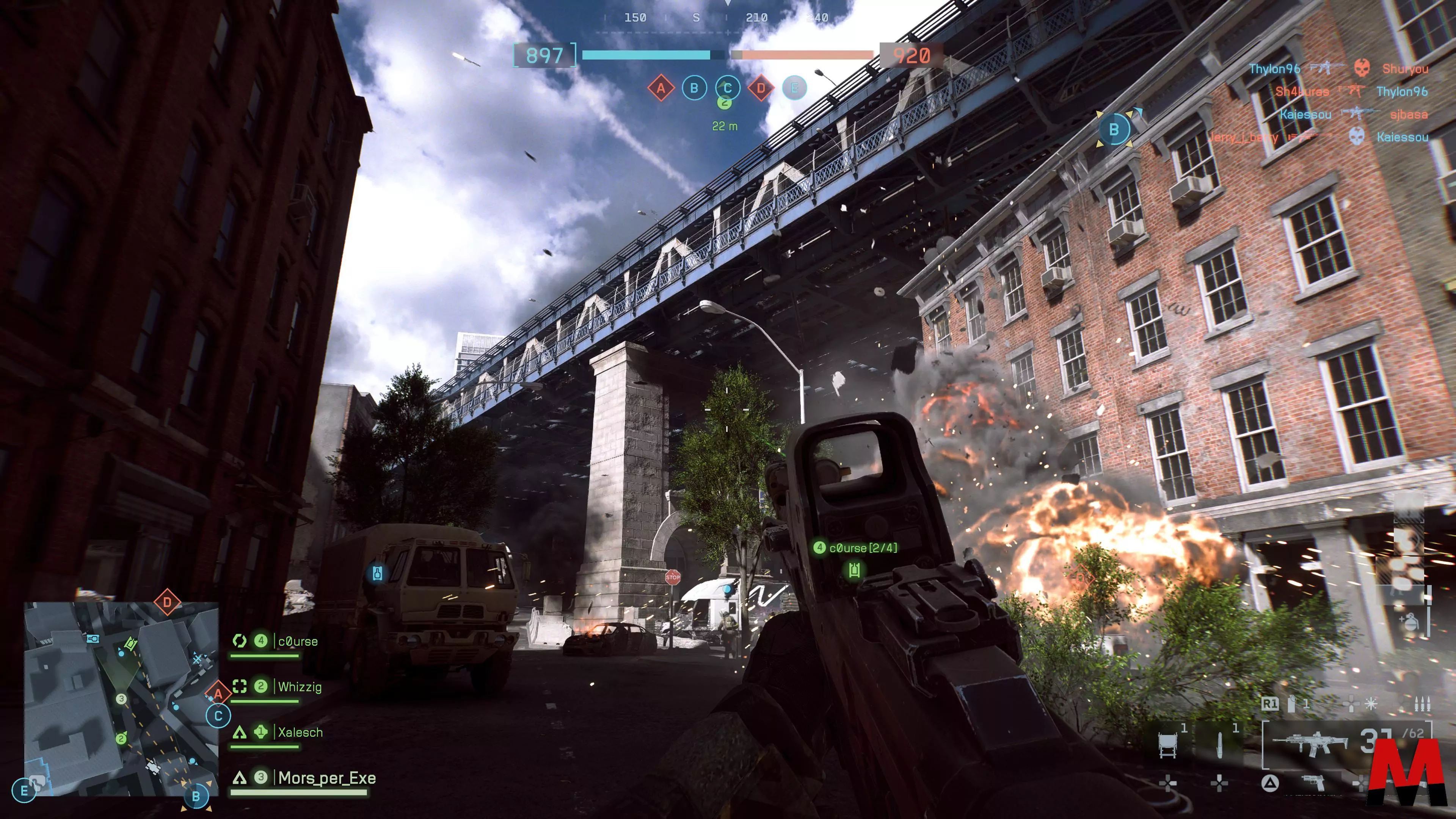Select the deployable shield gadget slot
1456x819 pixels.
pos(1168,744)
